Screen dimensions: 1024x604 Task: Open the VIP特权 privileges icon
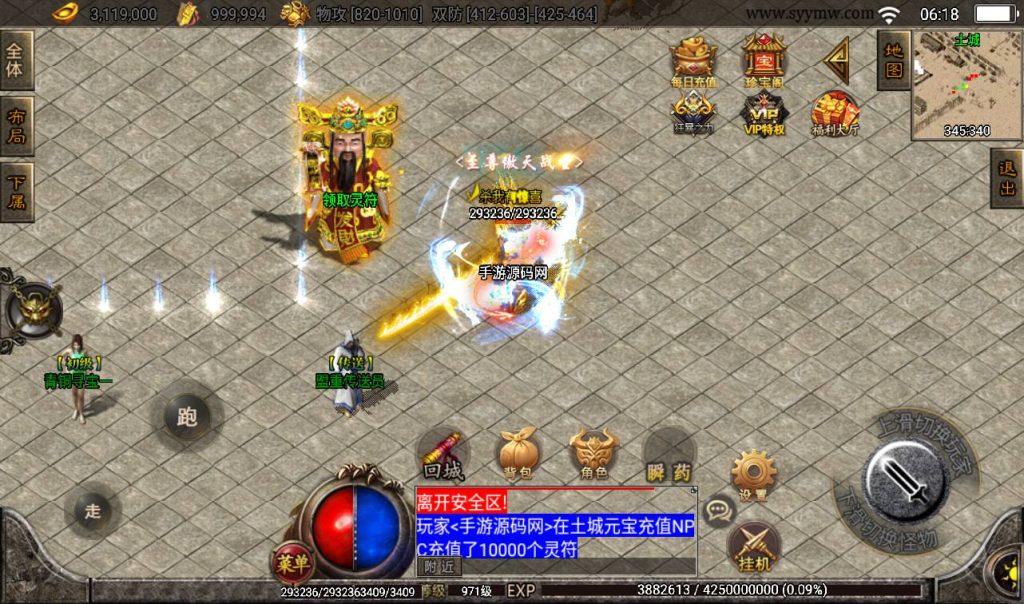(764, 111)
